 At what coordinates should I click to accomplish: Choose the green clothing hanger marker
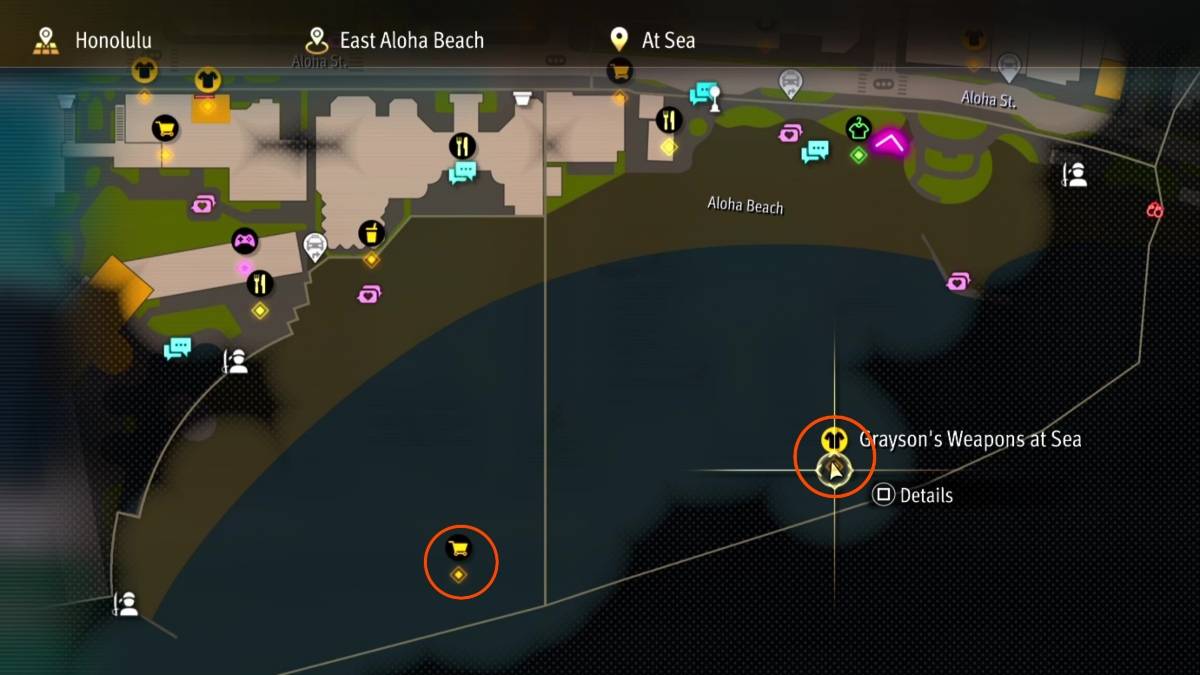tap(858, 128)
